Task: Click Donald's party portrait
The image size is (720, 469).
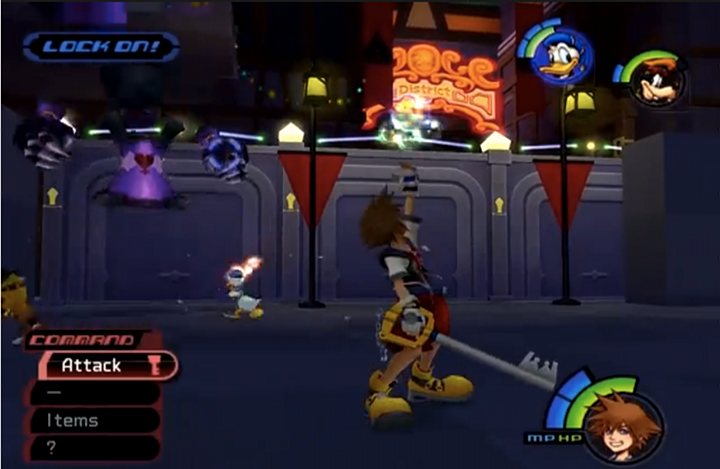Action: click(560, 55)
